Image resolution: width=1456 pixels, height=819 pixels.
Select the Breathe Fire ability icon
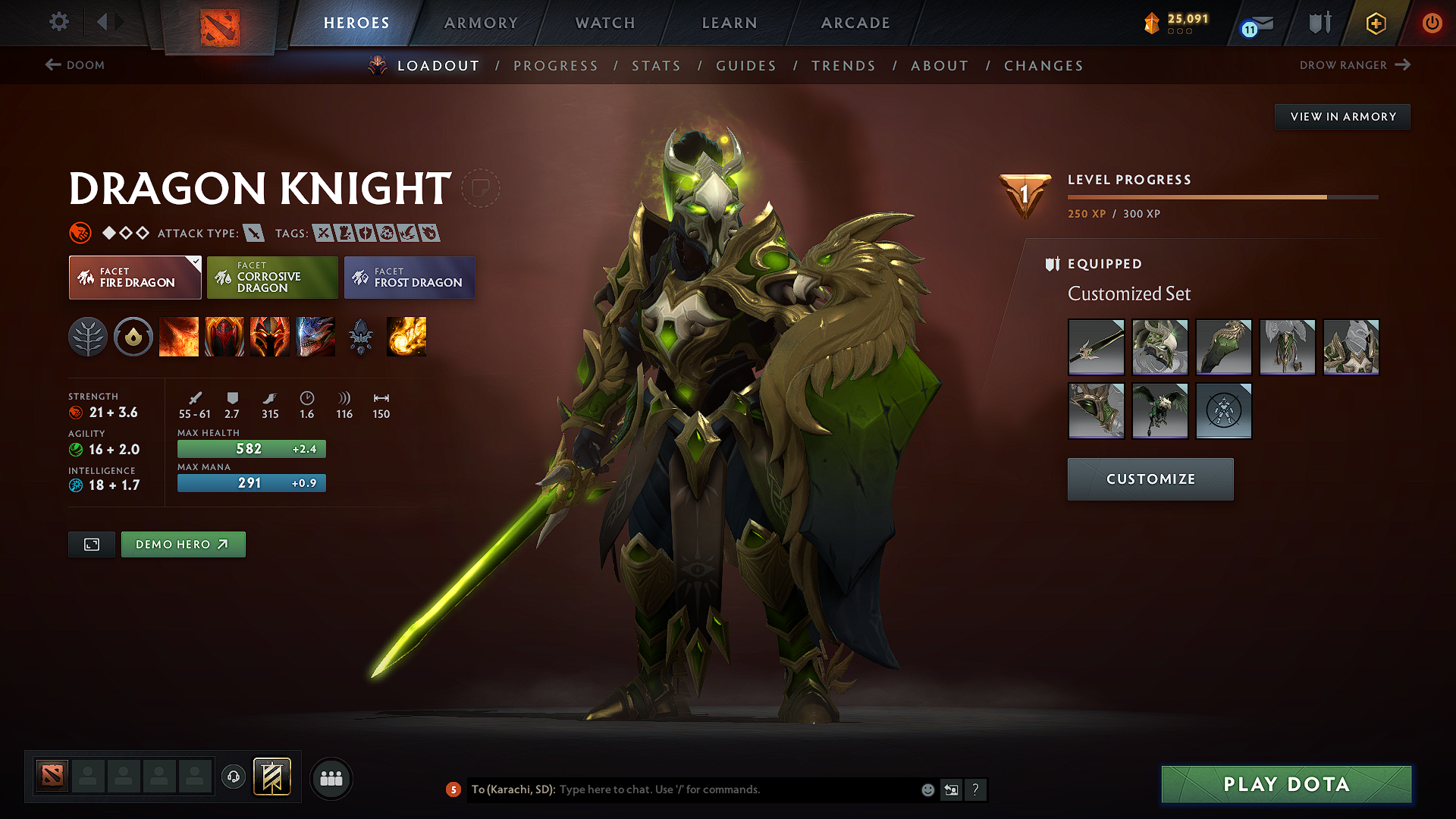coord(179,337)
